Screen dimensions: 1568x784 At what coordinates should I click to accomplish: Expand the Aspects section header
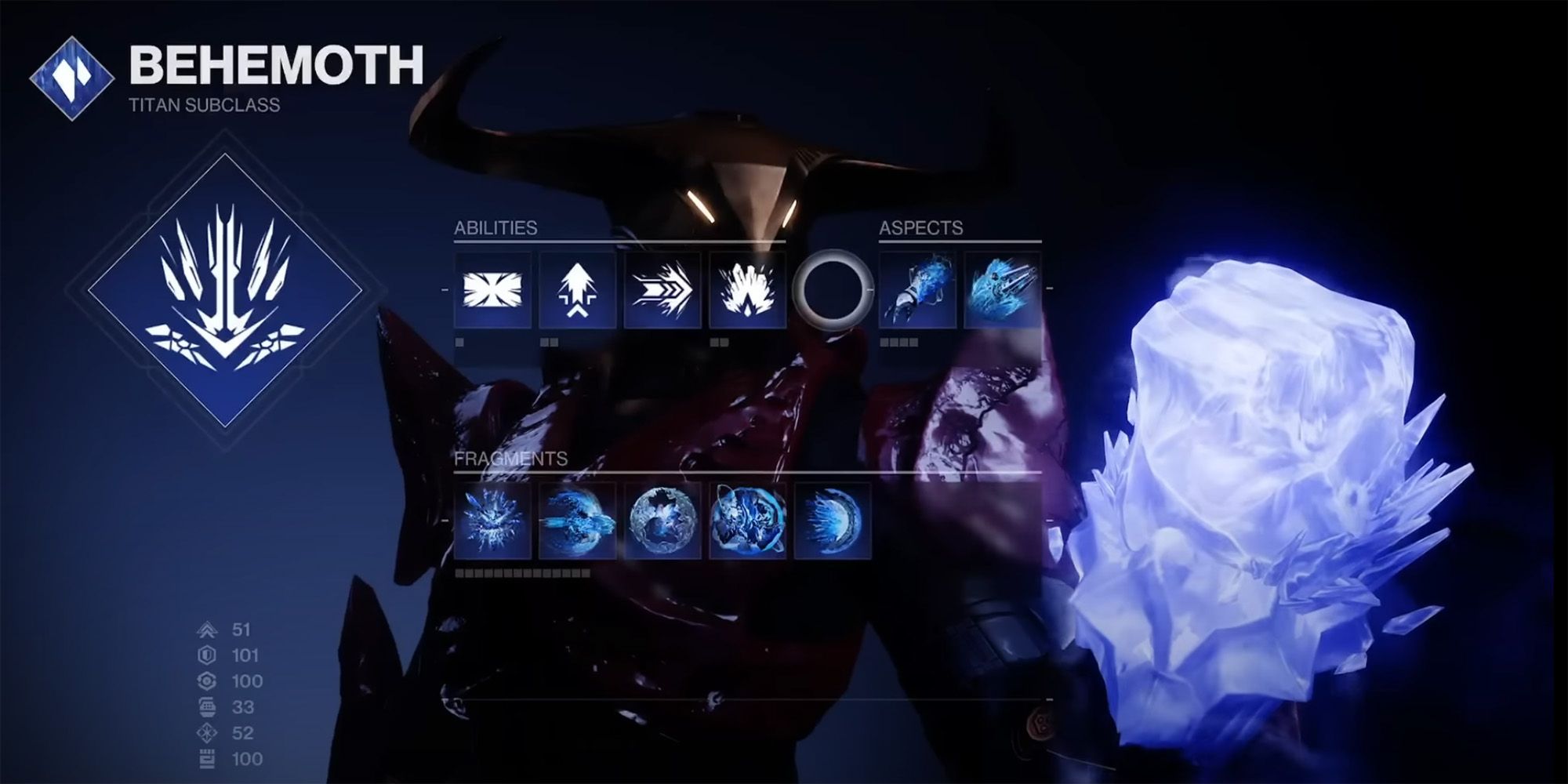[x=920, y=228]
